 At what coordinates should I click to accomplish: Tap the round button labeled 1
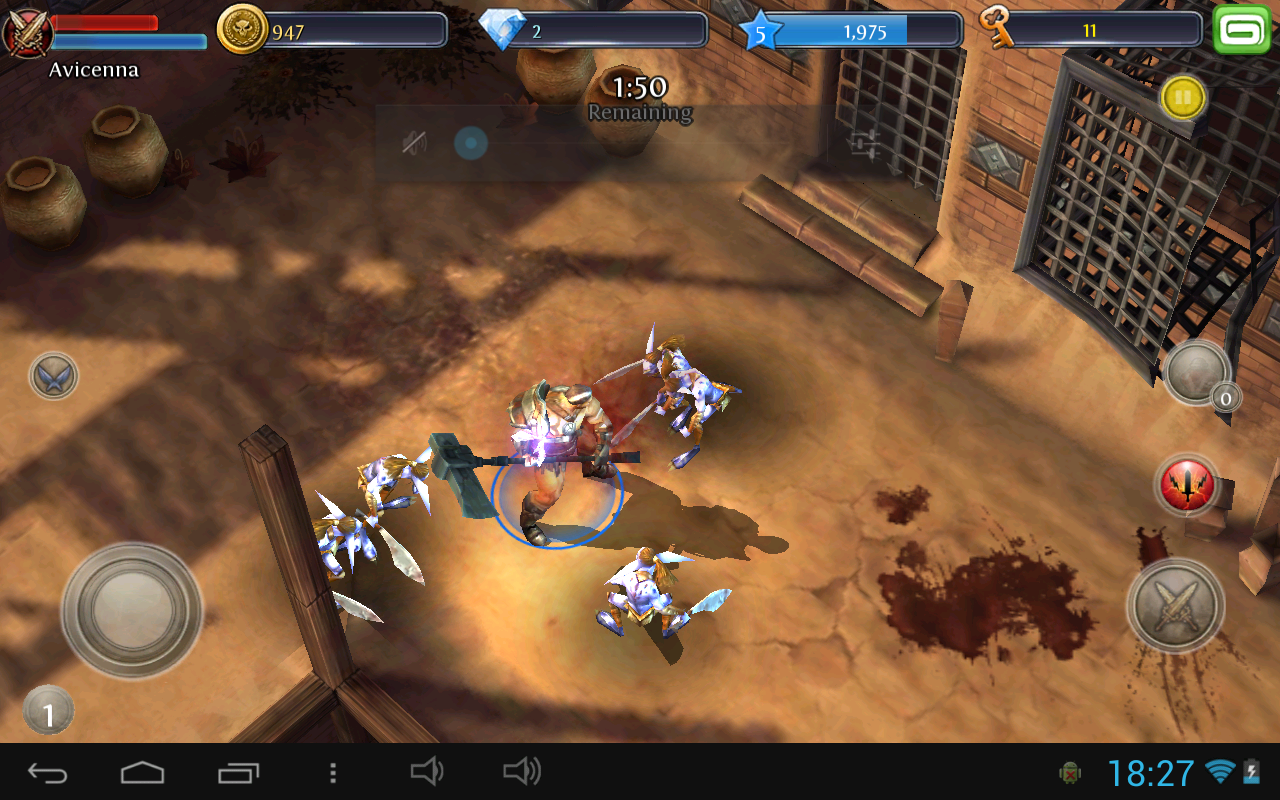(48, 711)
